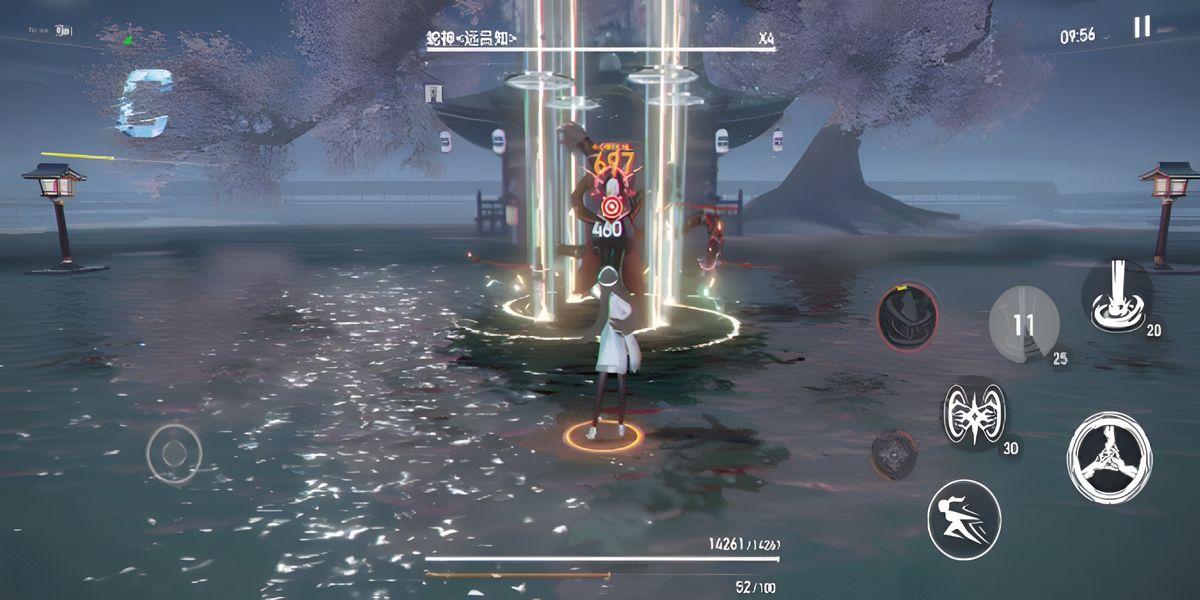
Task: Tap the skill on cooldown showing 11
Action: [x=1023, y=324]
